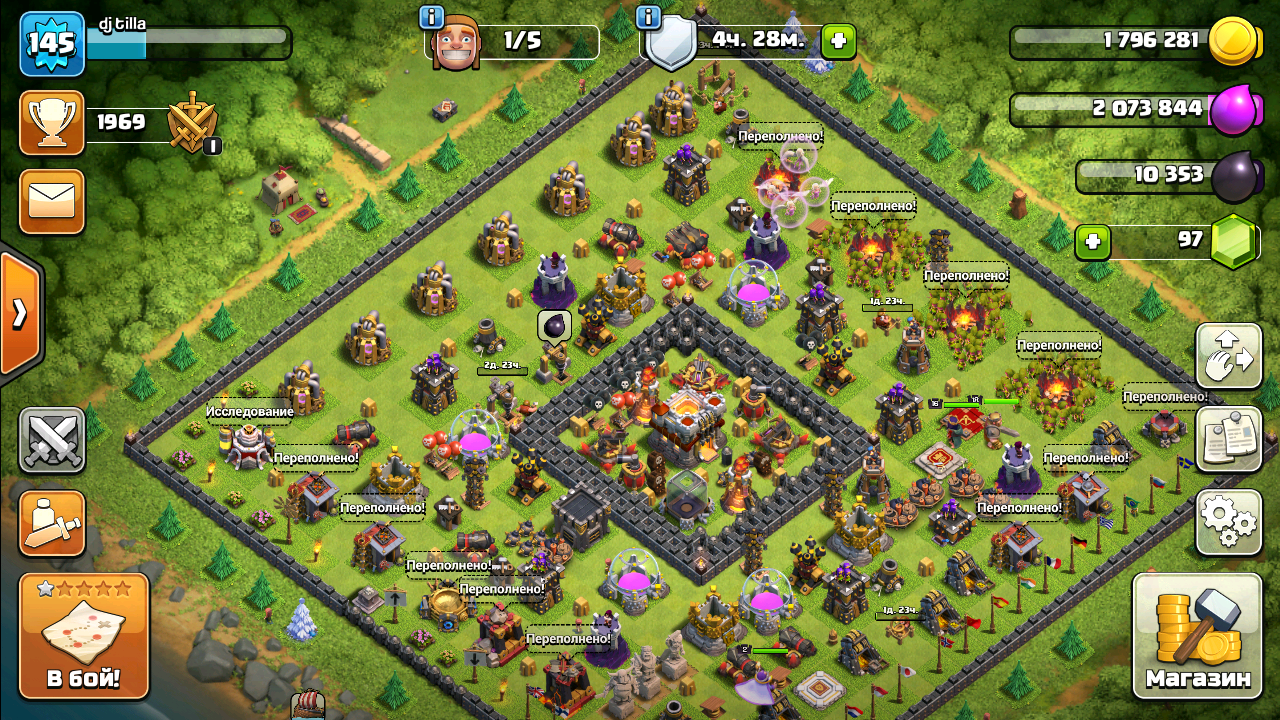1280x720 pixels.
Task: Show builder info above the builder face
Action: click(432, 17)
